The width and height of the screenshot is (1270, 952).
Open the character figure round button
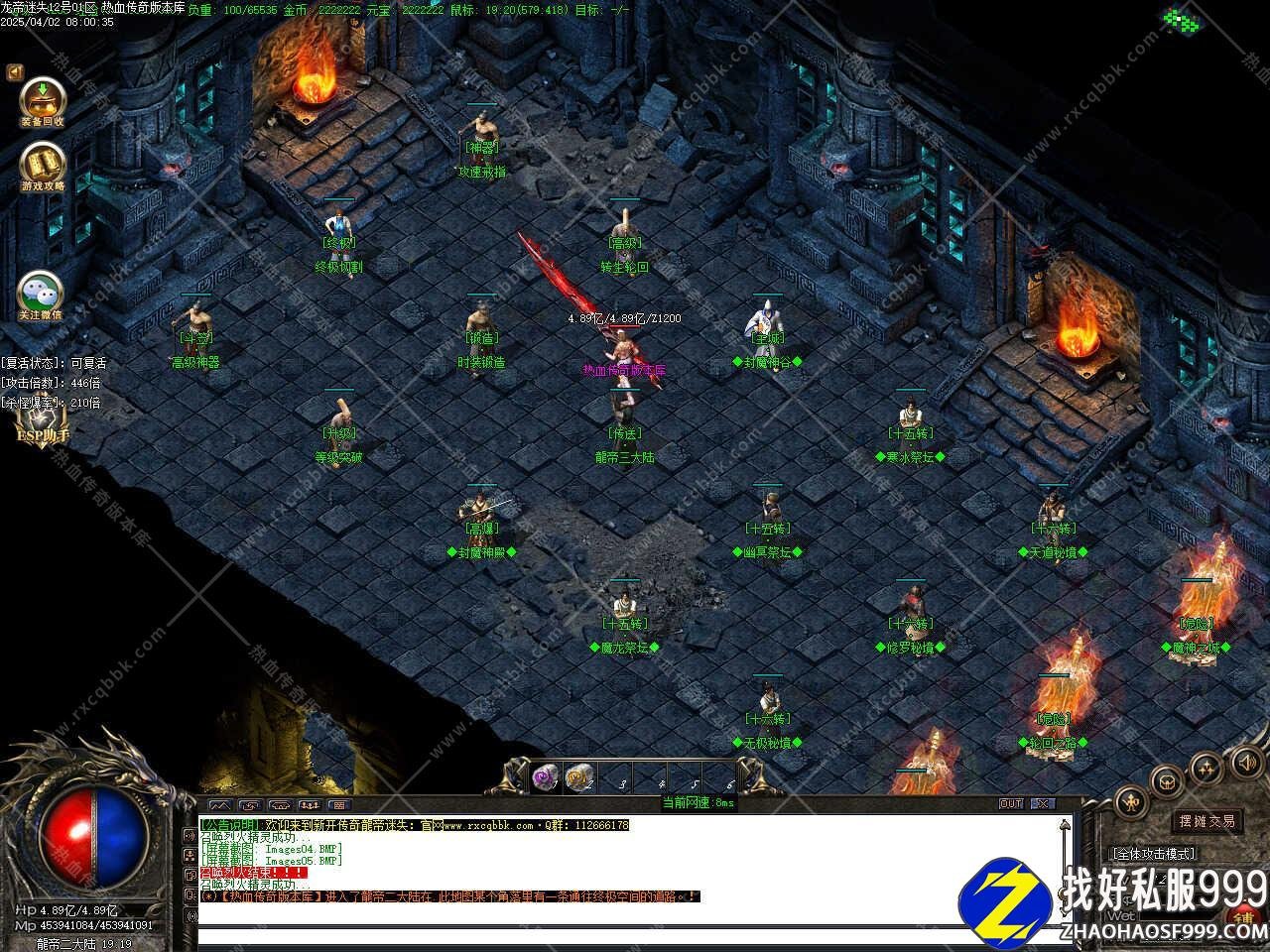(1130, 801)
